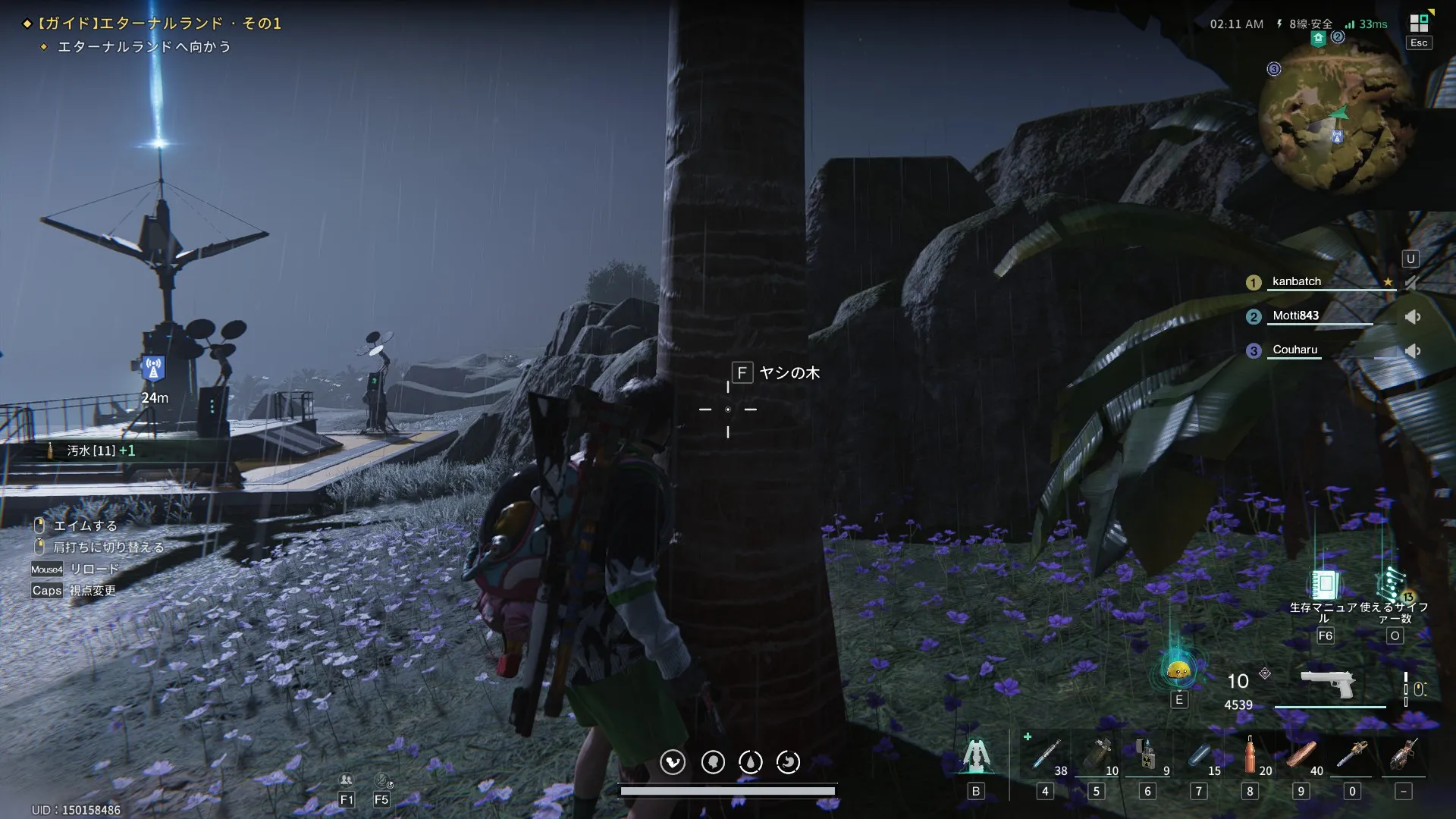This screenshot has height=819, width=1456.
Task: Select the syringe hotbar slot
Action: pos(1046,755)
